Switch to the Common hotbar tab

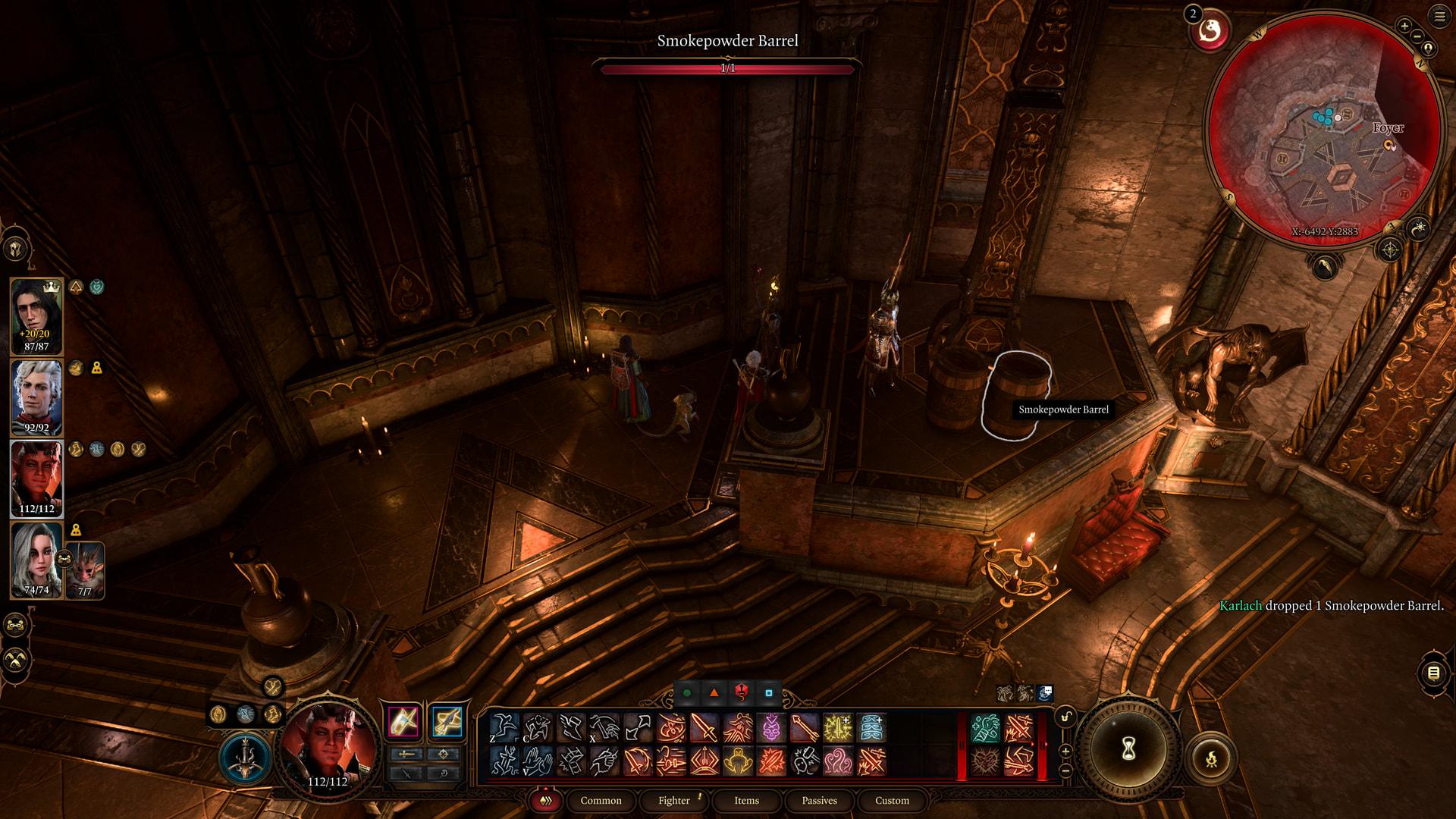601,800
